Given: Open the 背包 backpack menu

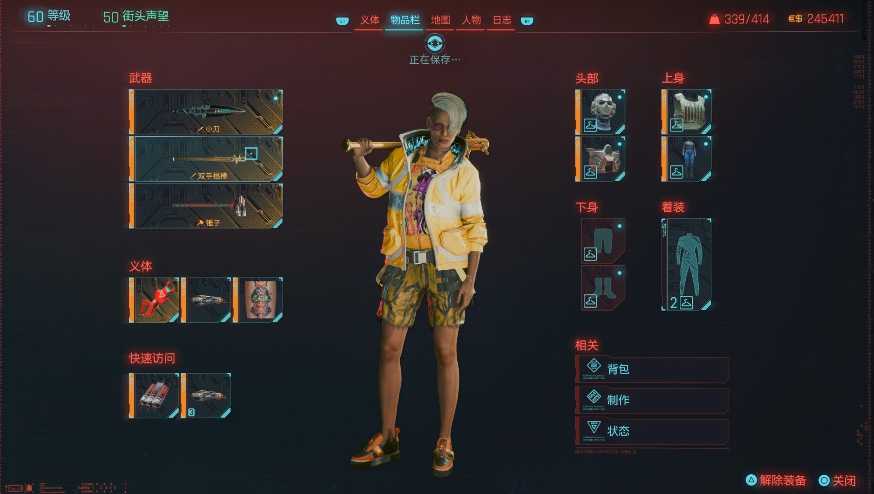Looking at the screenshot, I should (x=653, y=369).
